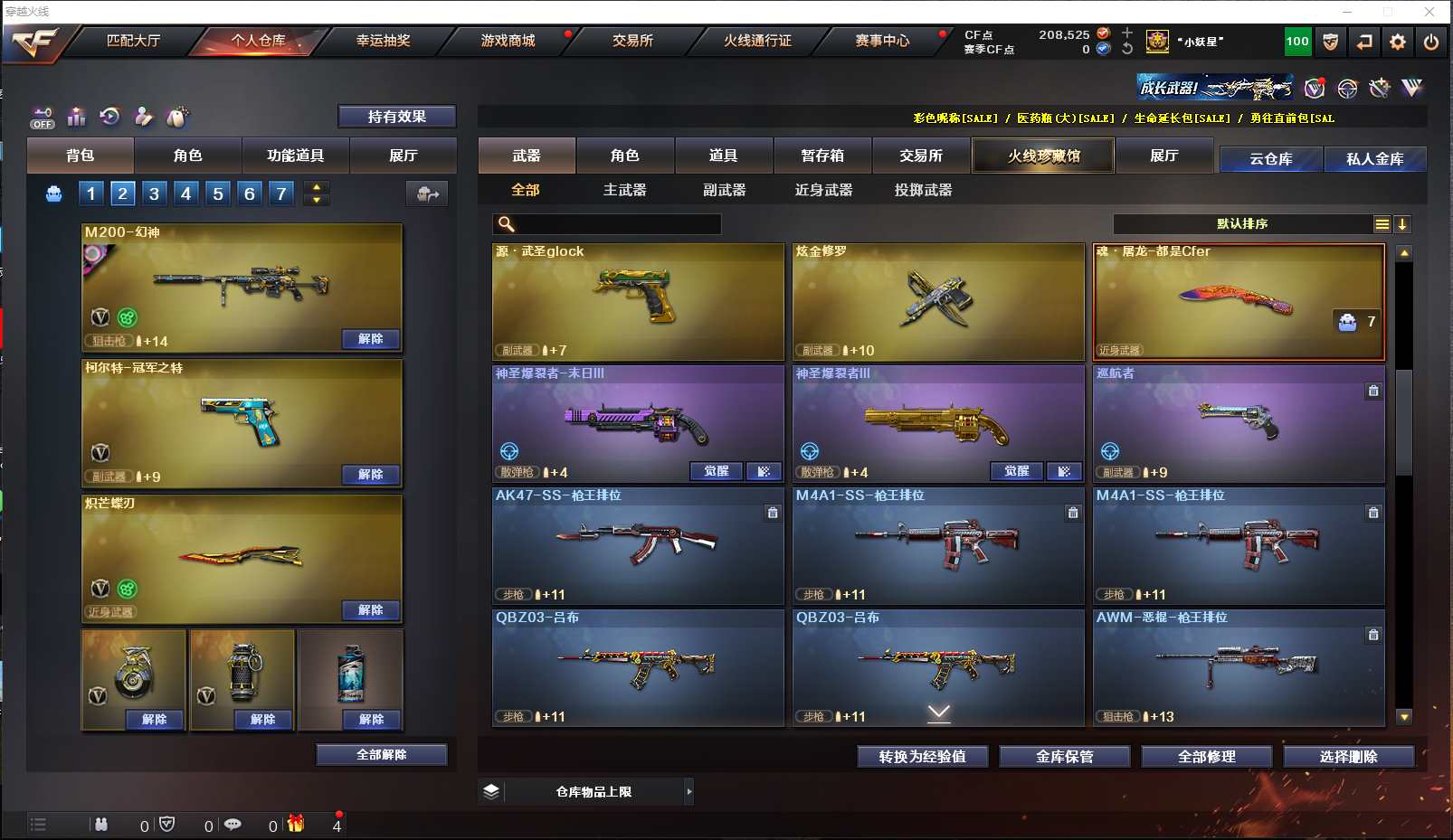The width and height of the screenshot is (1453, 840).
Task: Filter by 近身武器 melee weapons
Action: 823,190
